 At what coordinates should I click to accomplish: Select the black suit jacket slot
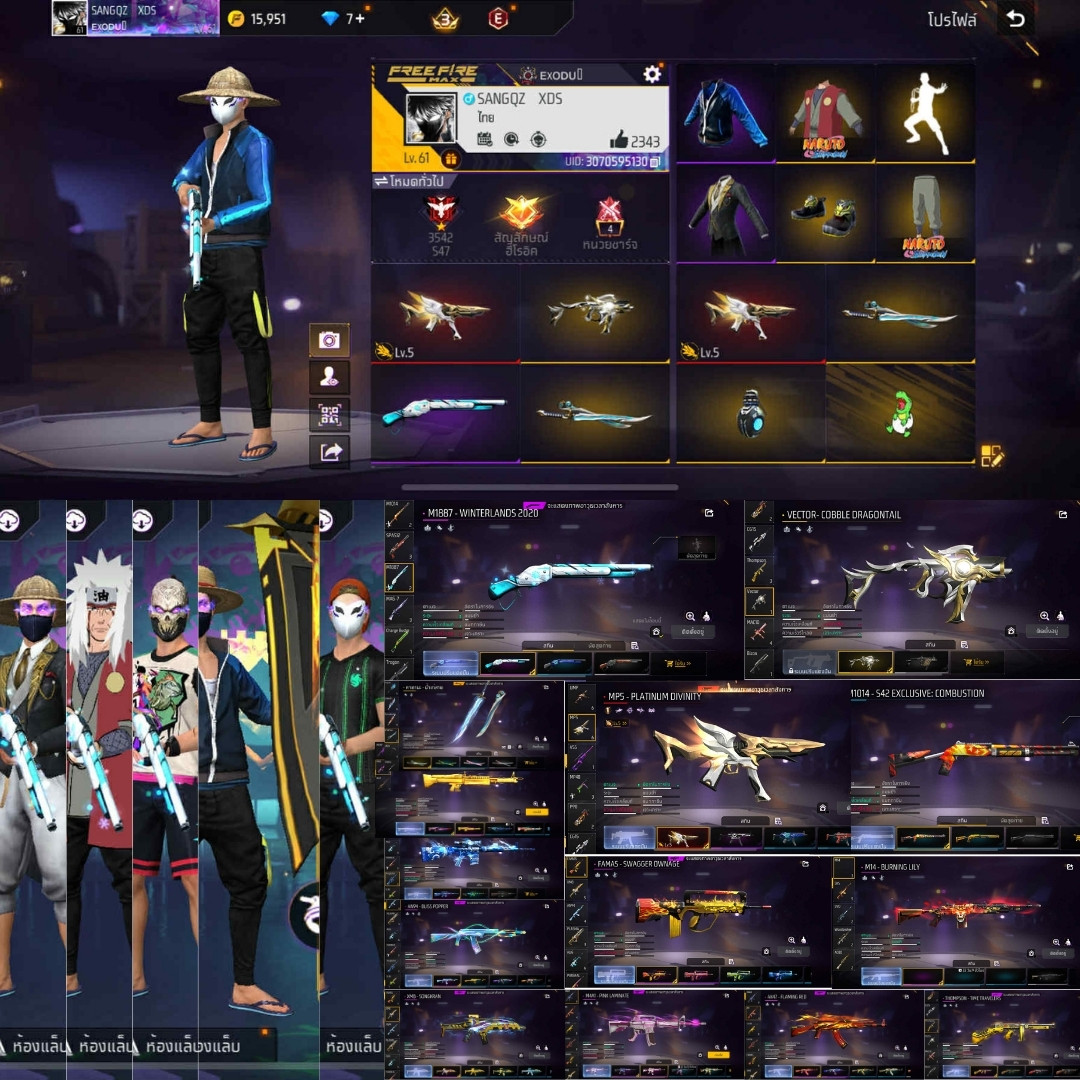click(x=726, y=213)
